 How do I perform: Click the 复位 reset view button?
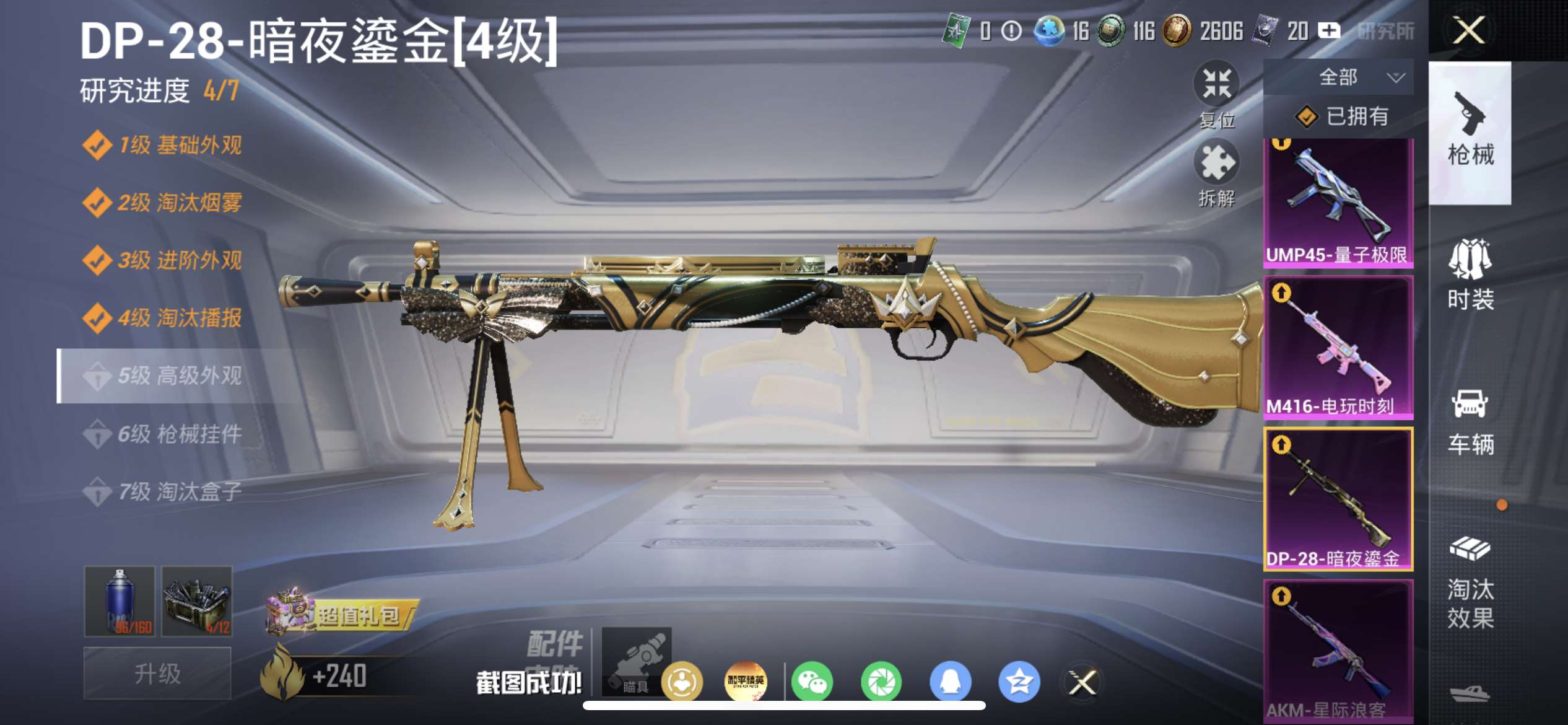1216,94
